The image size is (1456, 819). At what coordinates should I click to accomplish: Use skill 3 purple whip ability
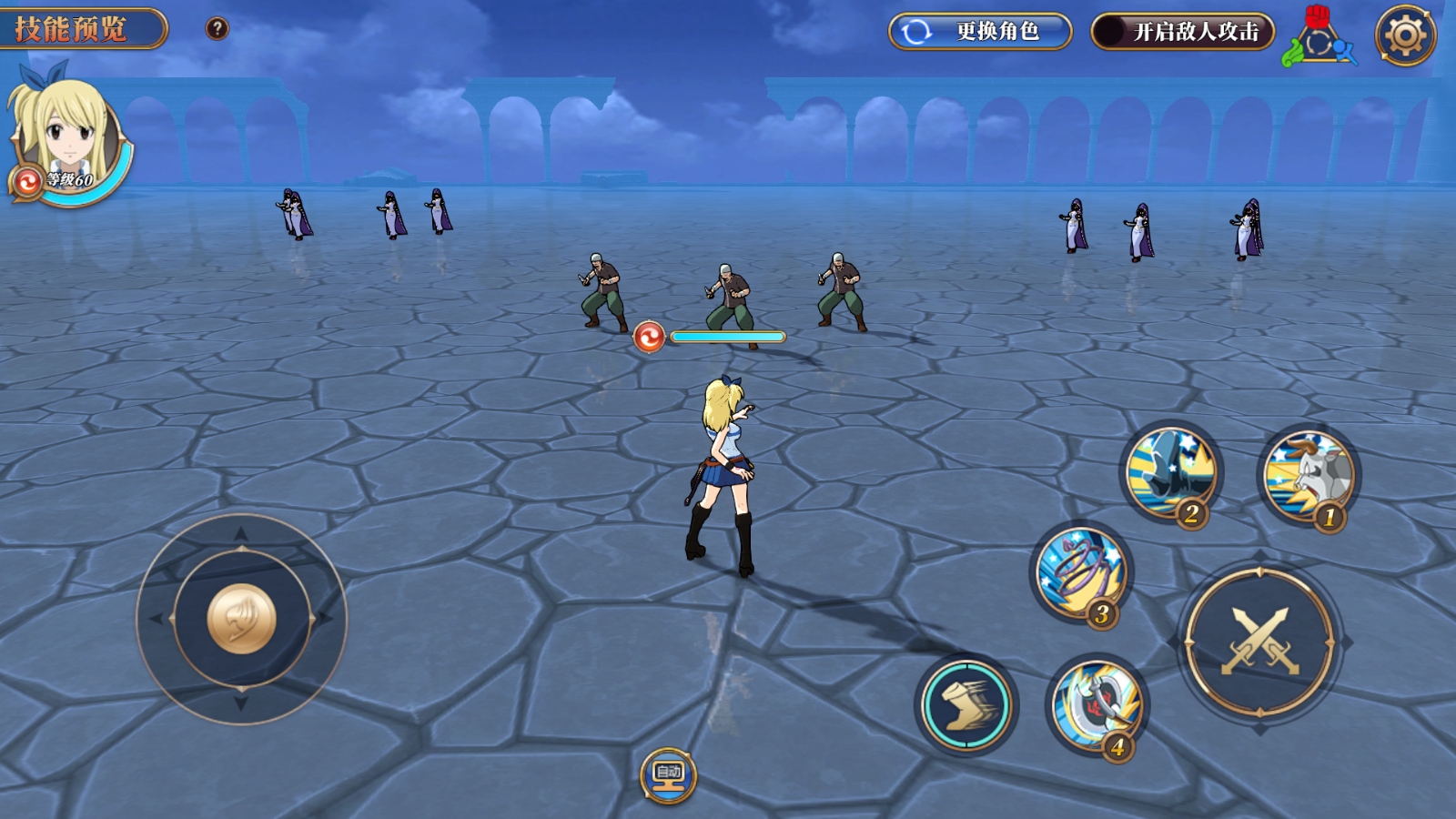pyautogui.click(x=1082, y=573)
